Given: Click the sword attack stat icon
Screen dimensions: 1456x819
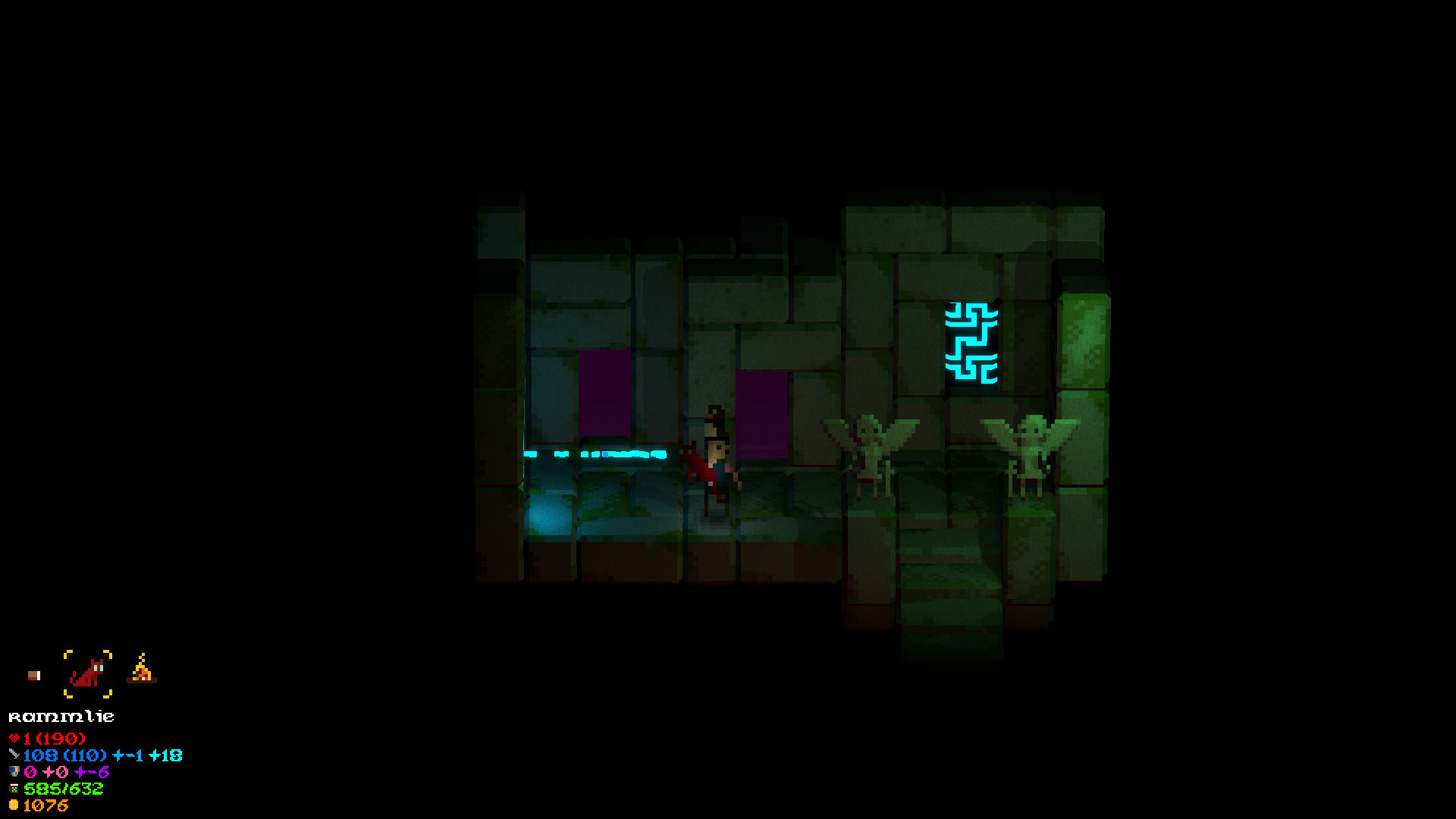Looking at the screenshot, I should click(x=14, y=755).
